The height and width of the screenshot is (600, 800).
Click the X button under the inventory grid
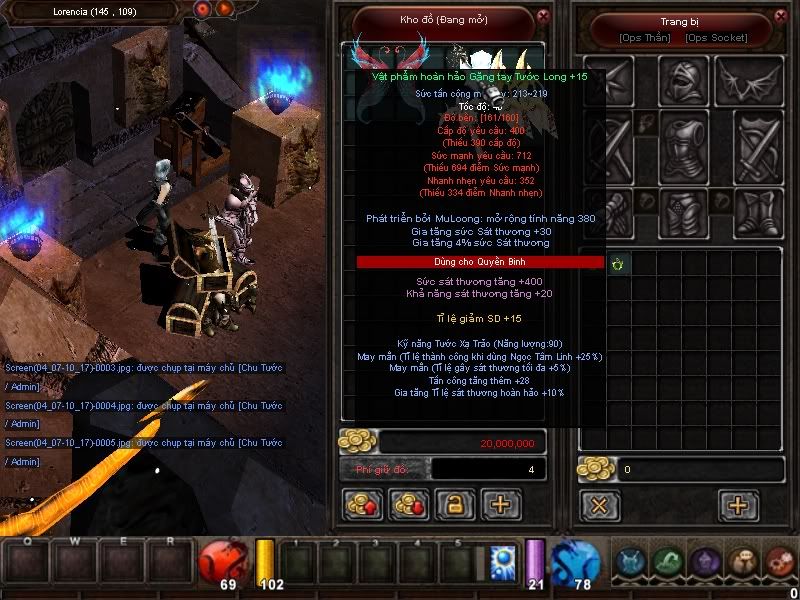coord(599,505)
